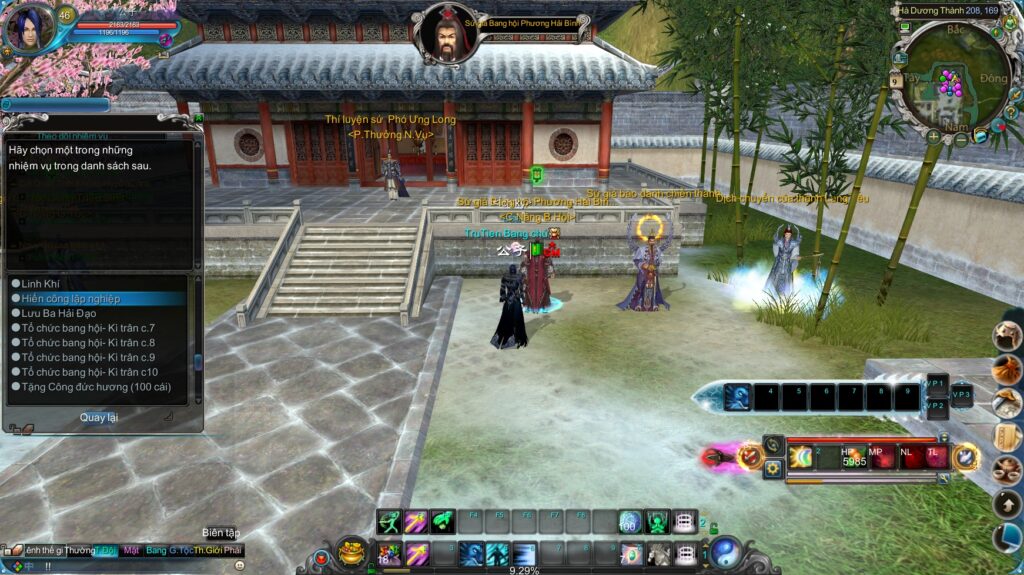1024x575 pixels.
Task: Open the Biên tập chat editor
Action: click(221, 533)
